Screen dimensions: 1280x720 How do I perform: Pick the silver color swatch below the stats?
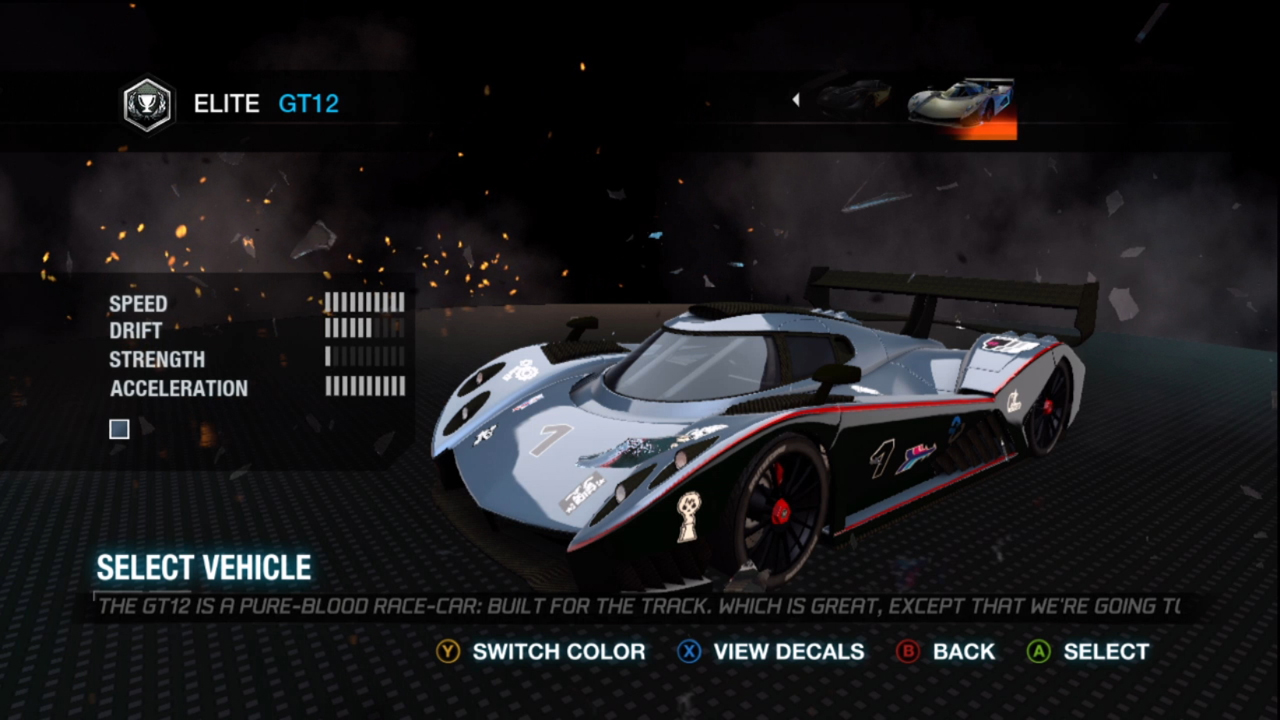pos(120,429)
